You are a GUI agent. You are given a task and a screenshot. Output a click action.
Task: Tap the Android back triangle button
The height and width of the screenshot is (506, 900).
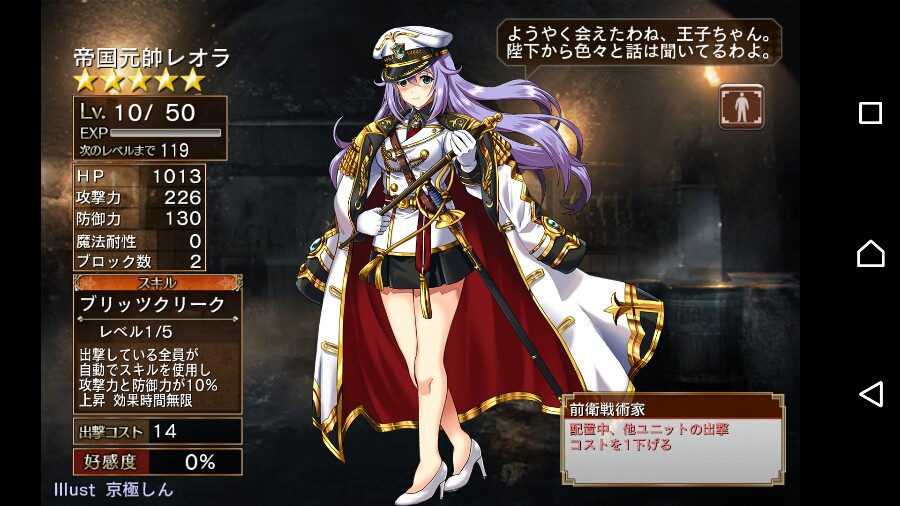(870, 394)
